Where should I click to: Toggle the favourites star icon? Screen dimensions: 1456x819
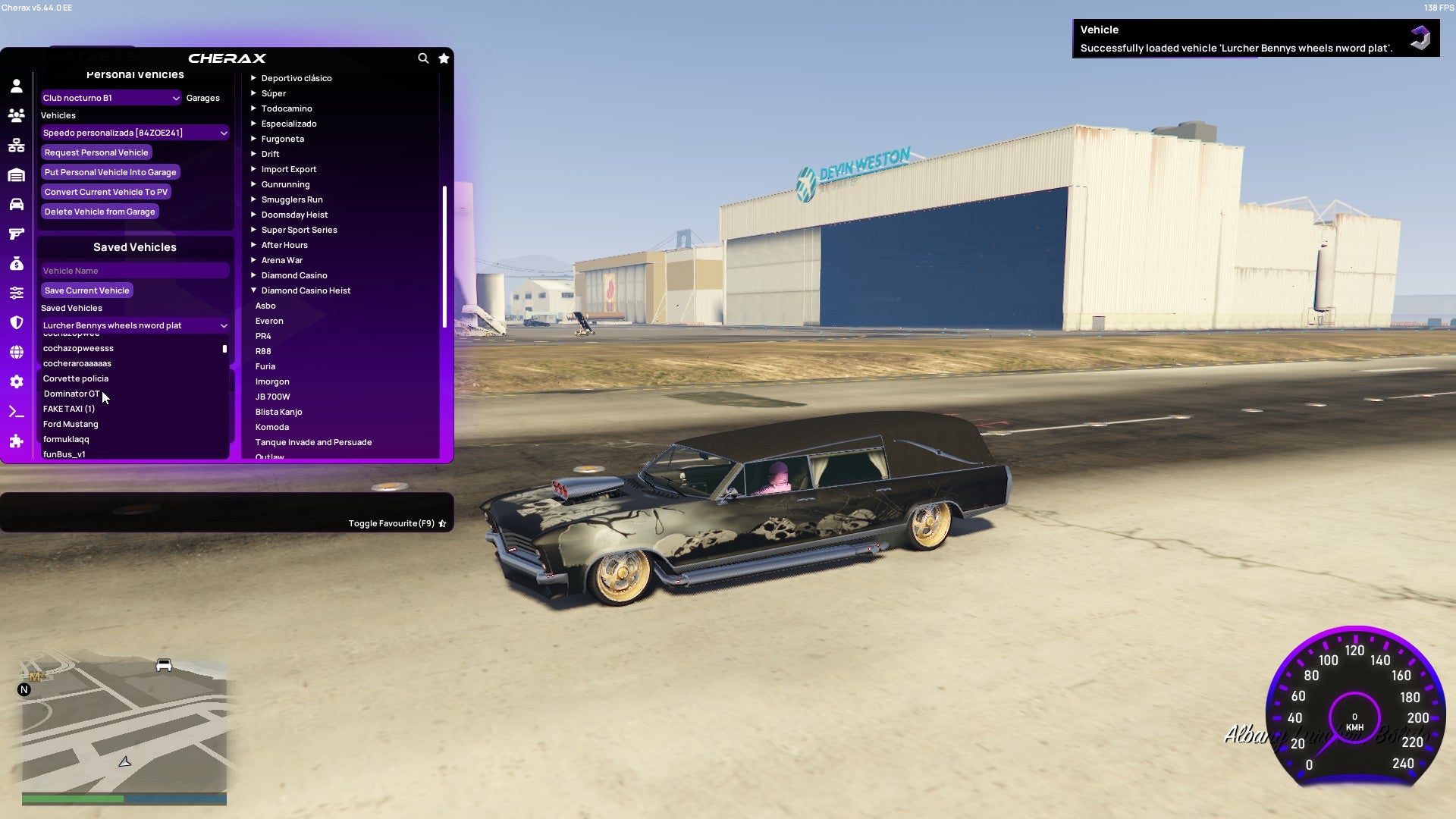tap(444, 58)
